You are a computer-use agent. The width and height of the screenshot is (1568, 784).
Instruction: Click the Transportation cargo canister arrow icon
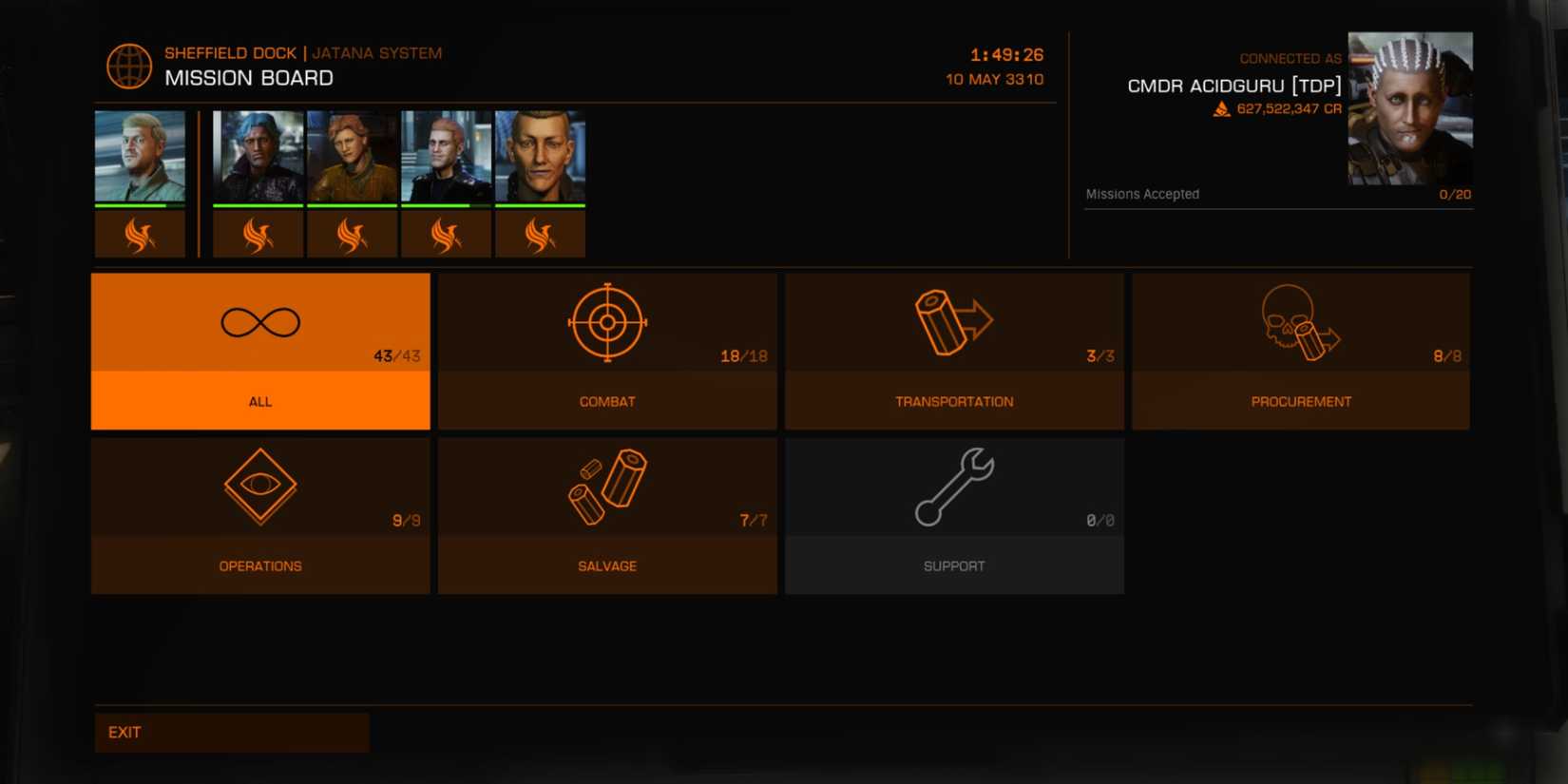[953, 322]
